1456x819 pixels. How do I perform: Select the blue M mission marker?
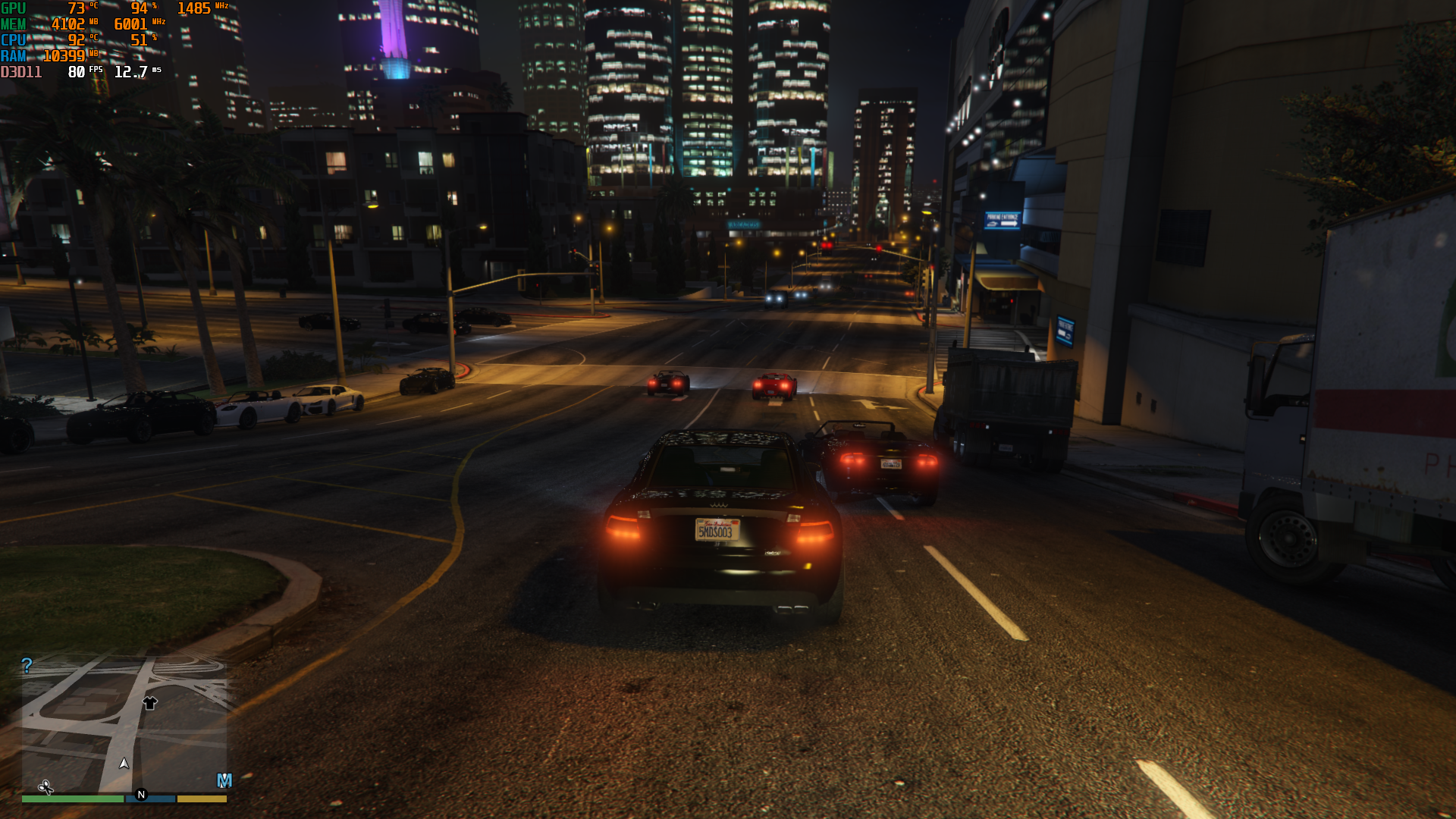[224, 780]
